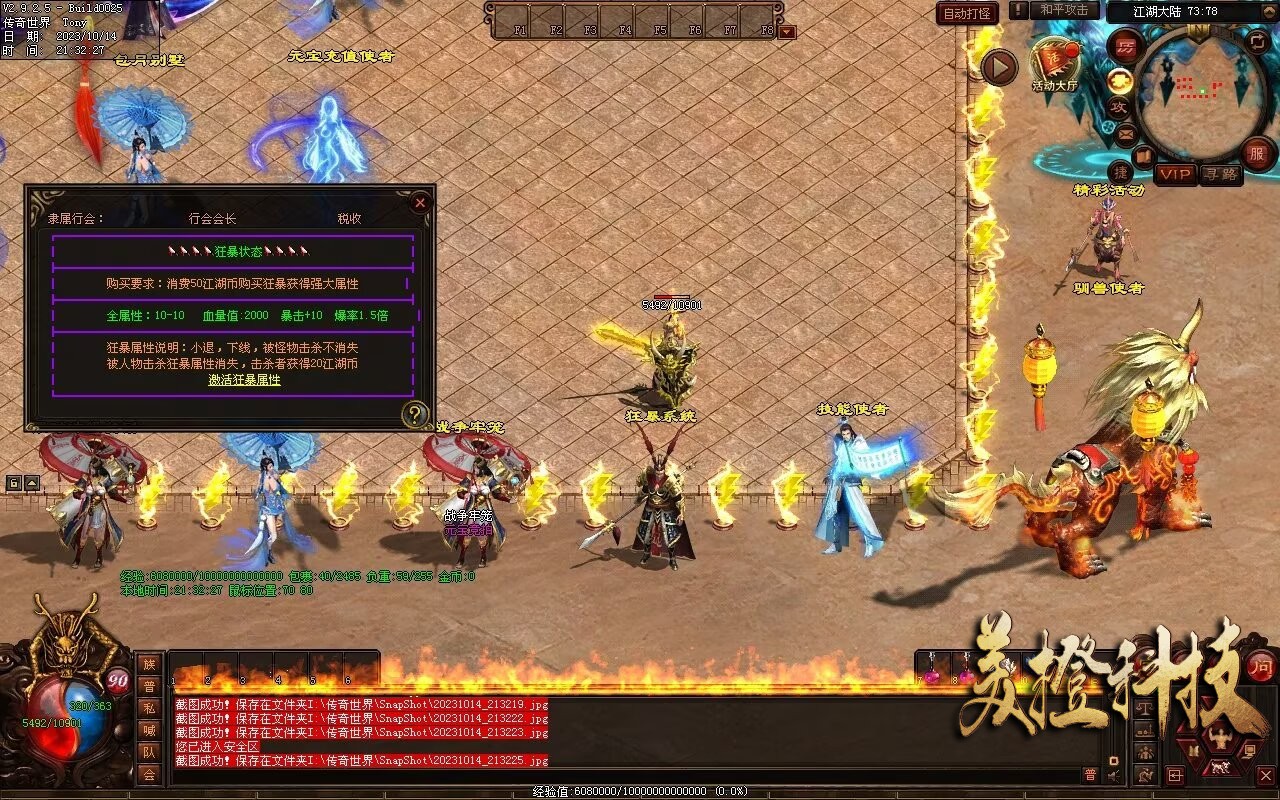
Task: Open the mail envelope icon
Action: click(1126, 132)
